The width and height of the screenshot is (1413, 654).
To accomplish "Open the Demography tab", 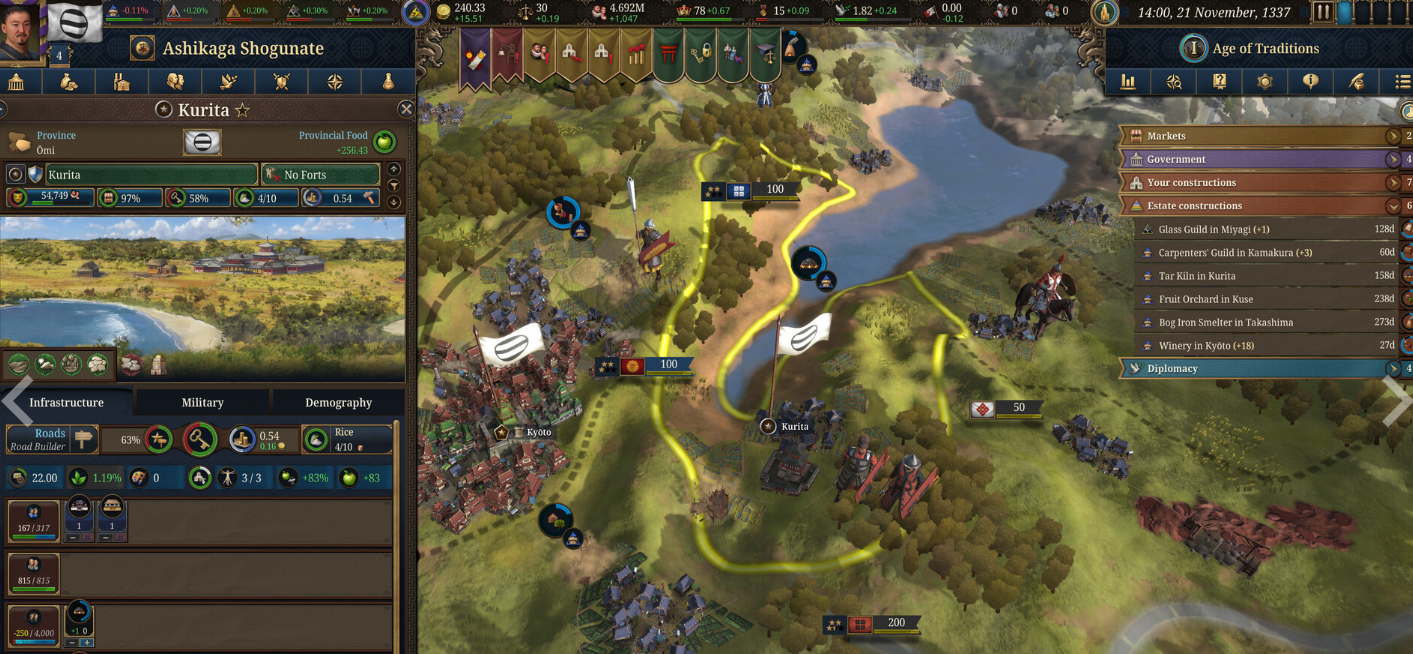I will [x=338, y=402].
